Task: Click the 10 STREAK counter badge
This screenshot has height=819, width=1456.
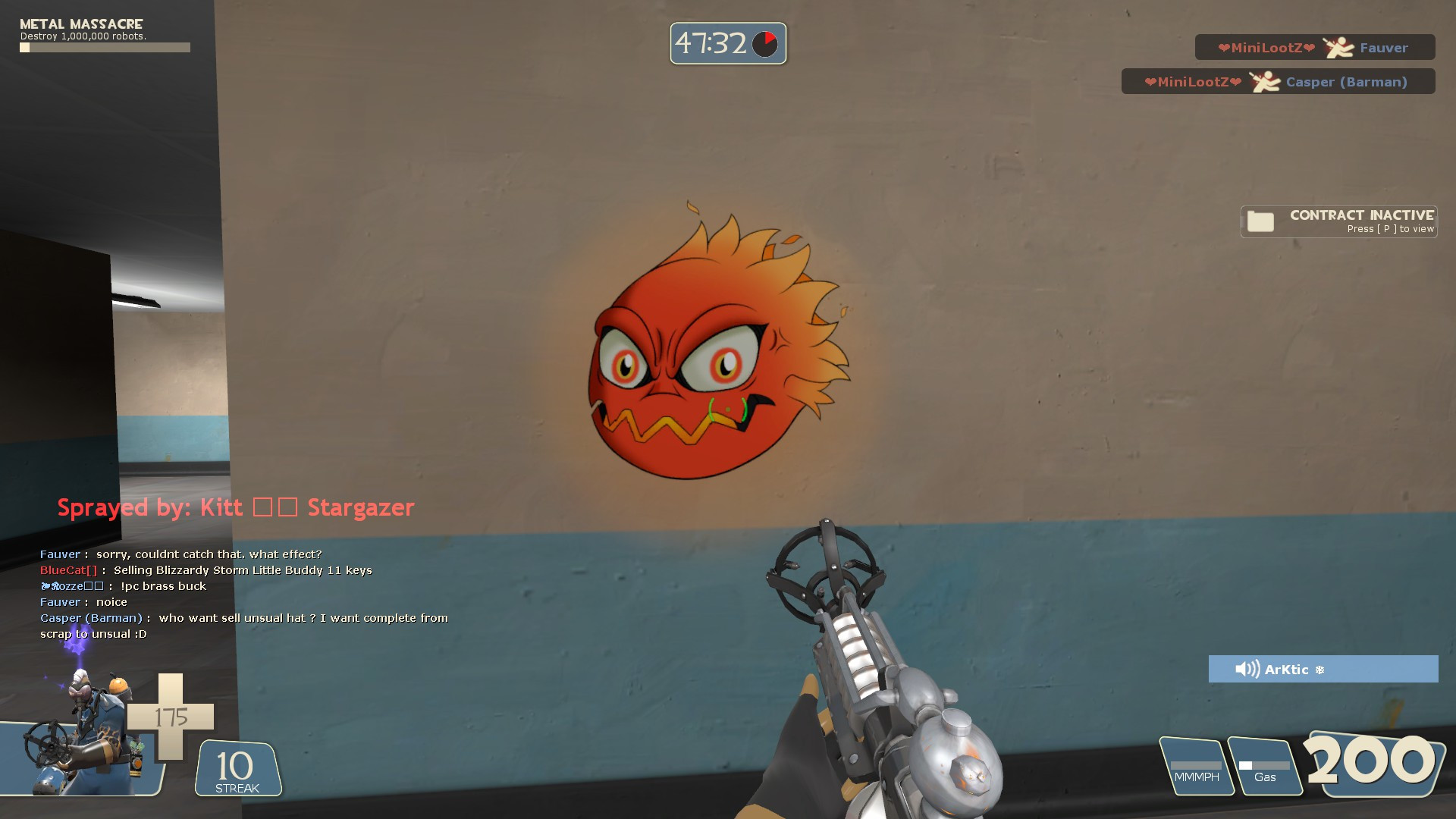Action: click(x=236, y=768)
